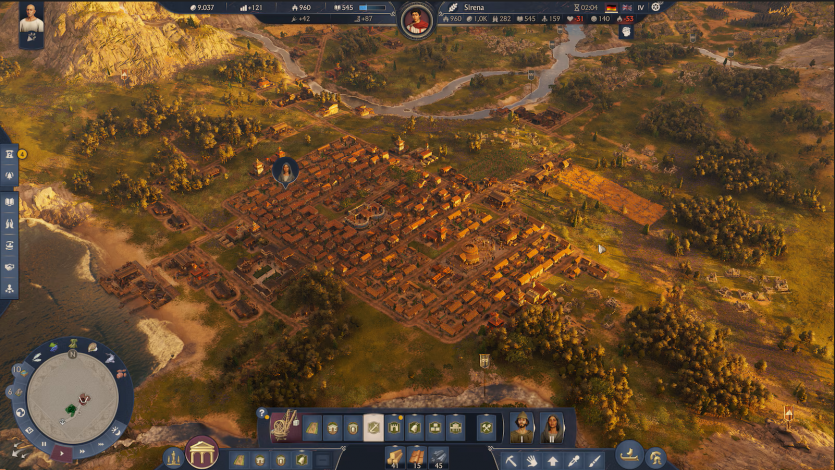This screenshot has width=835, height=470.
Task: Select the highlighted sword build category
Action: pyautogui.click(x=373, y=427)
